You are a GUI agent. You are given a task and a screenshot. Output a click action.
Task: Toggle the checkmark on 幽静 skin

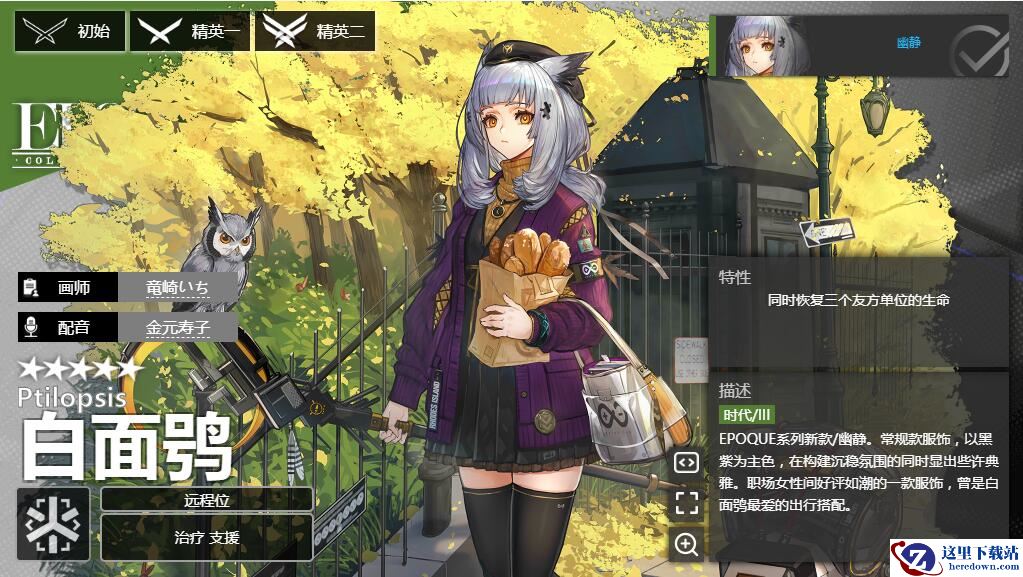[x=978, y=47]
